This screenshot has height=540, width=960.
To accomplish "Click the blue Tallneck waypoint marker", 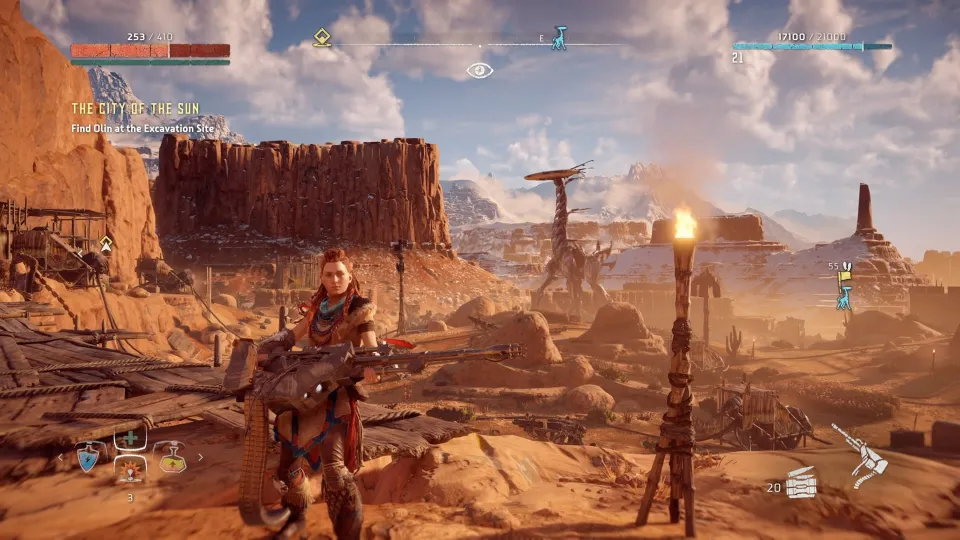I will pyautogui.click(x=845, y=296).
